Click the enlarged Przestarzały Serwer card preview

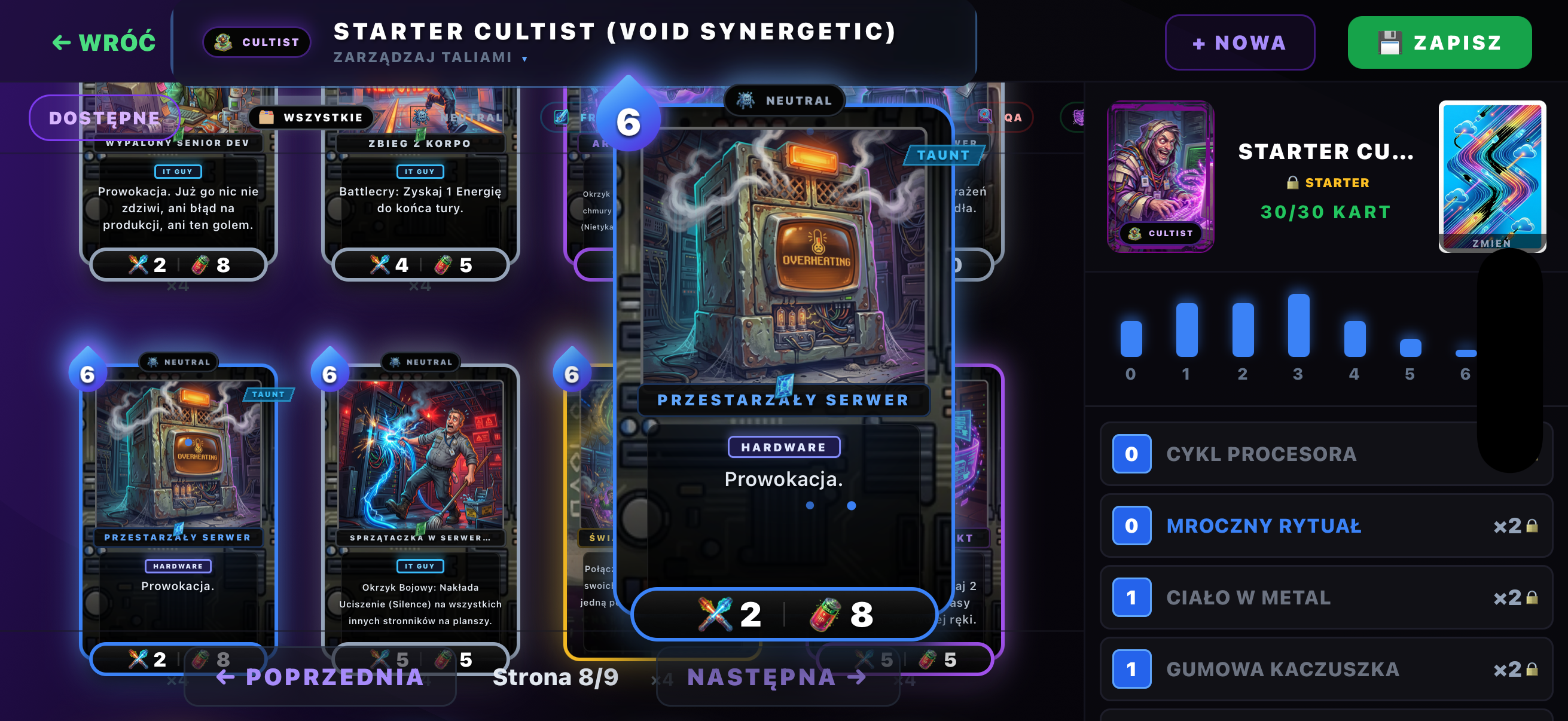click(784, 365)
